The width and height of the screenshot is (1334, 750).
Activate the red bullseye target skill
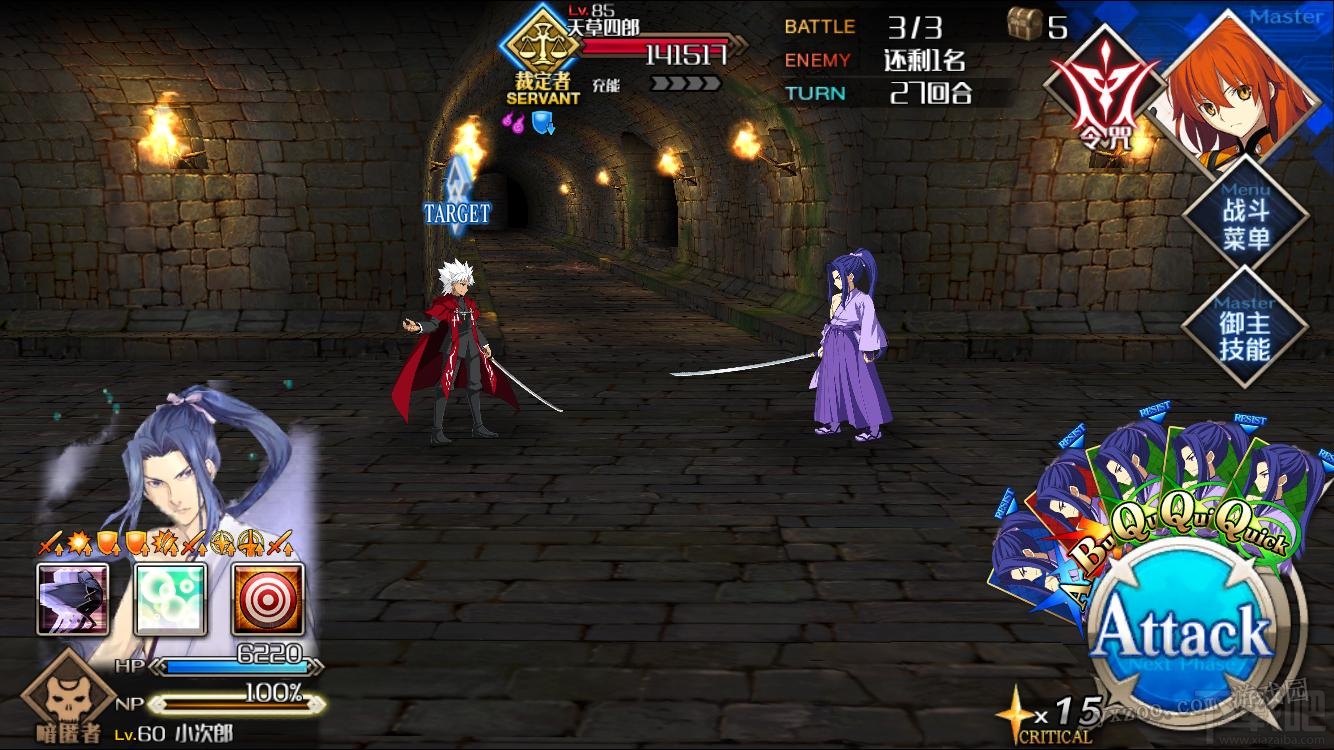pyautogui.click(x=267, y=599)
